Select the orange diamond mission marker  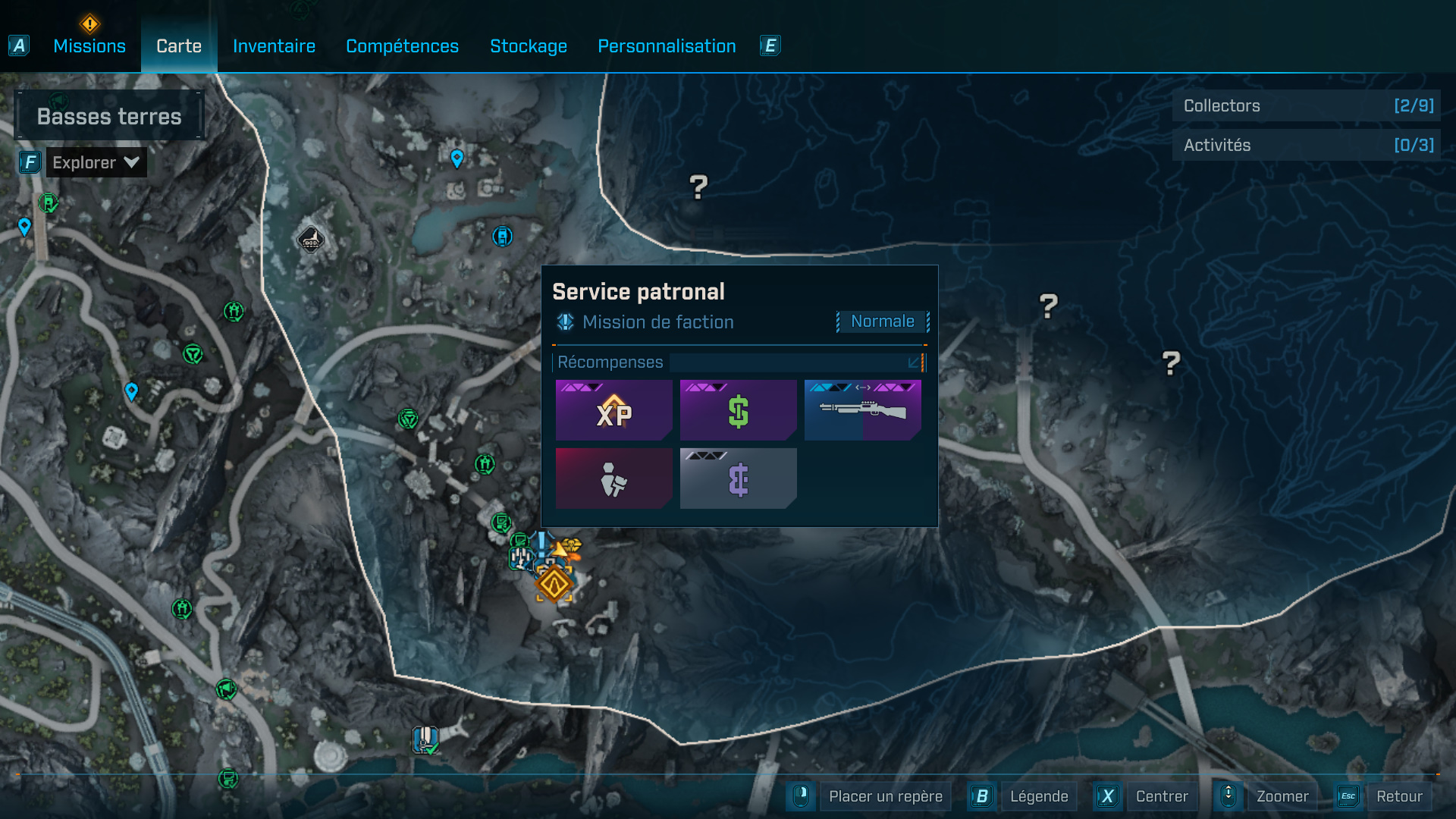pos(554,585)
